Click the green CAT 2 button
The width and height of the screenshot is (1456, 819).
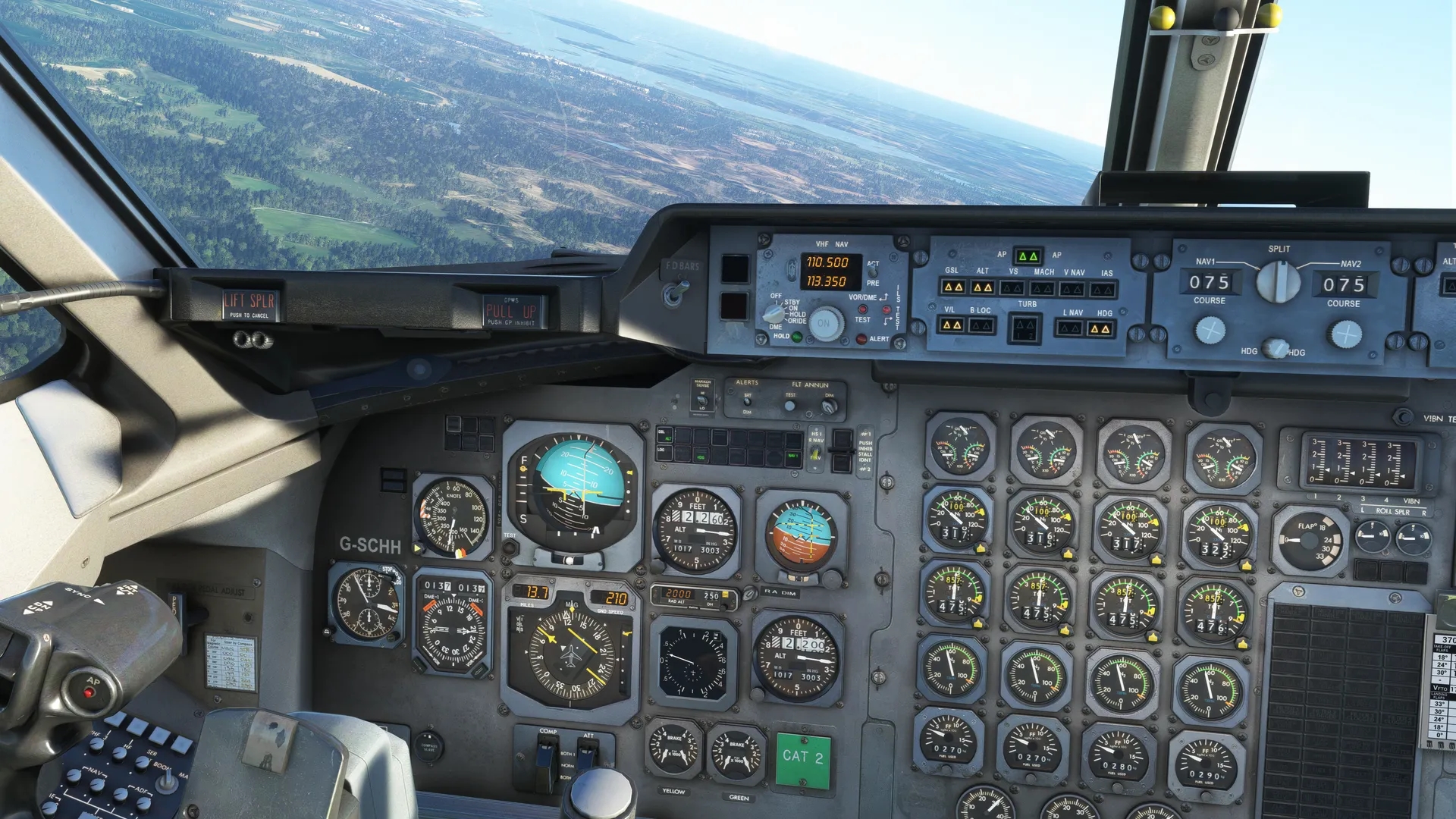802,757
